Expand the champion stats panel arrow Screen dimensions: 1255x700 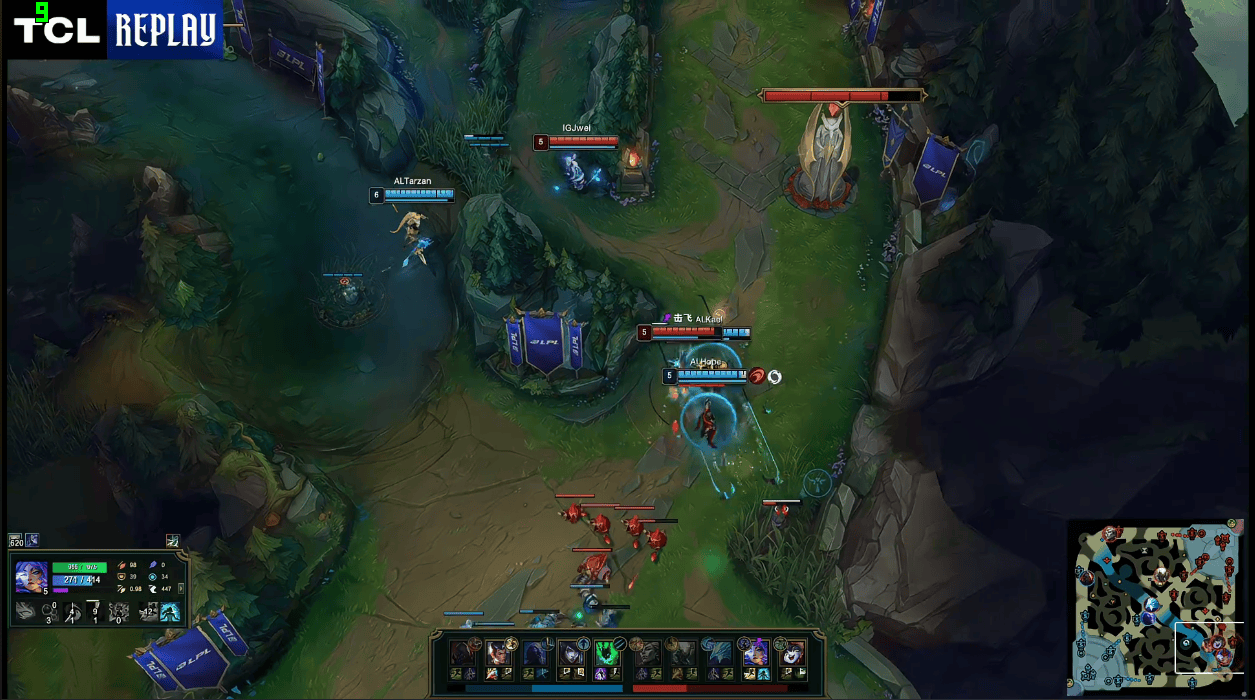coord(180,589)
